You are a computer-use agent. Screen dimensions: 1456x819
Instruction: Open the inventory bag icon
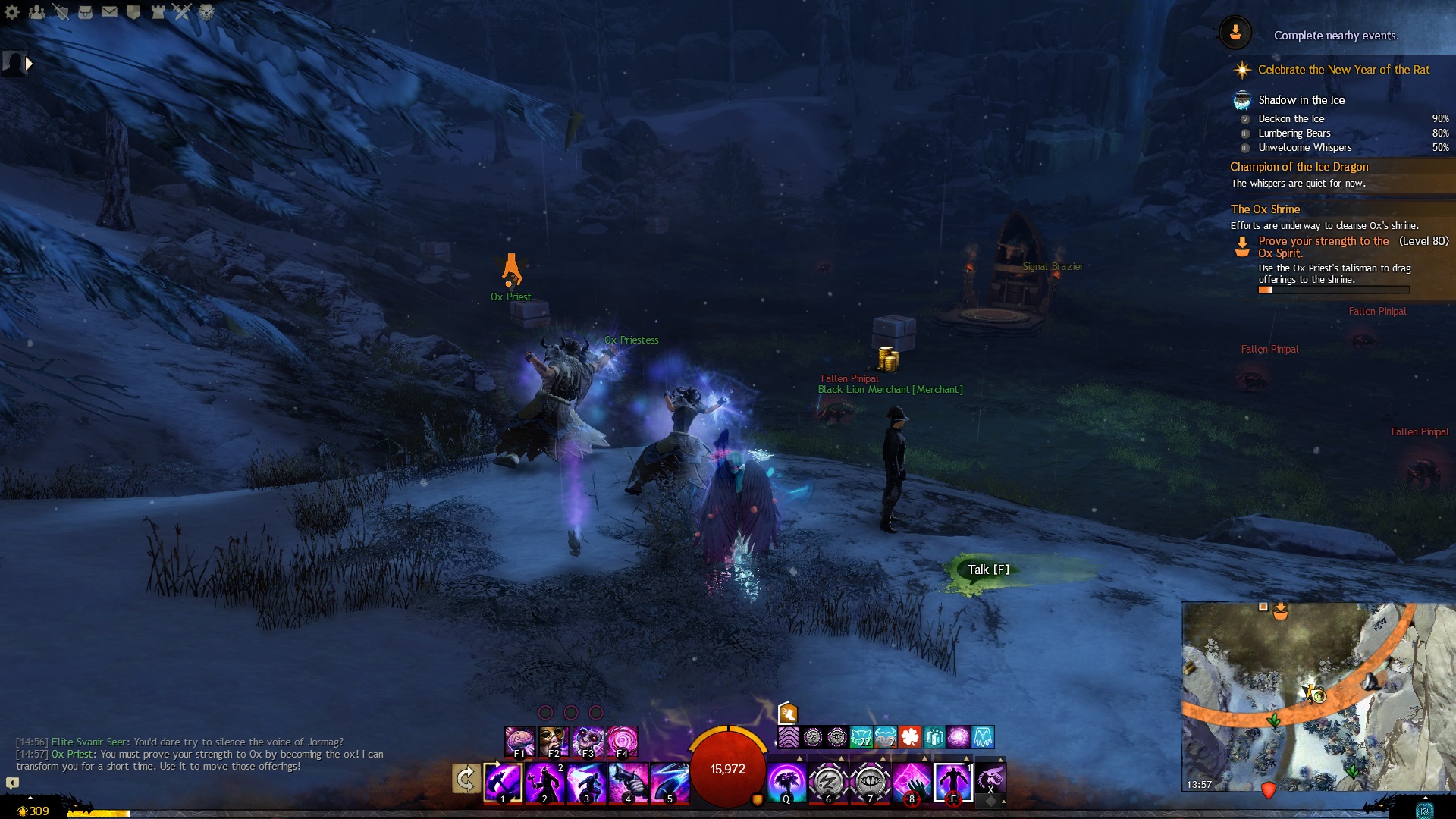(85, 12)
